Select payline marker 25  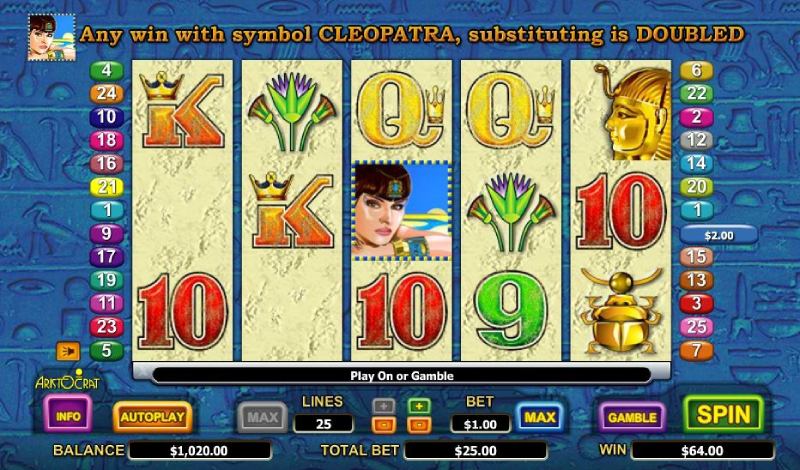(696, 327)
